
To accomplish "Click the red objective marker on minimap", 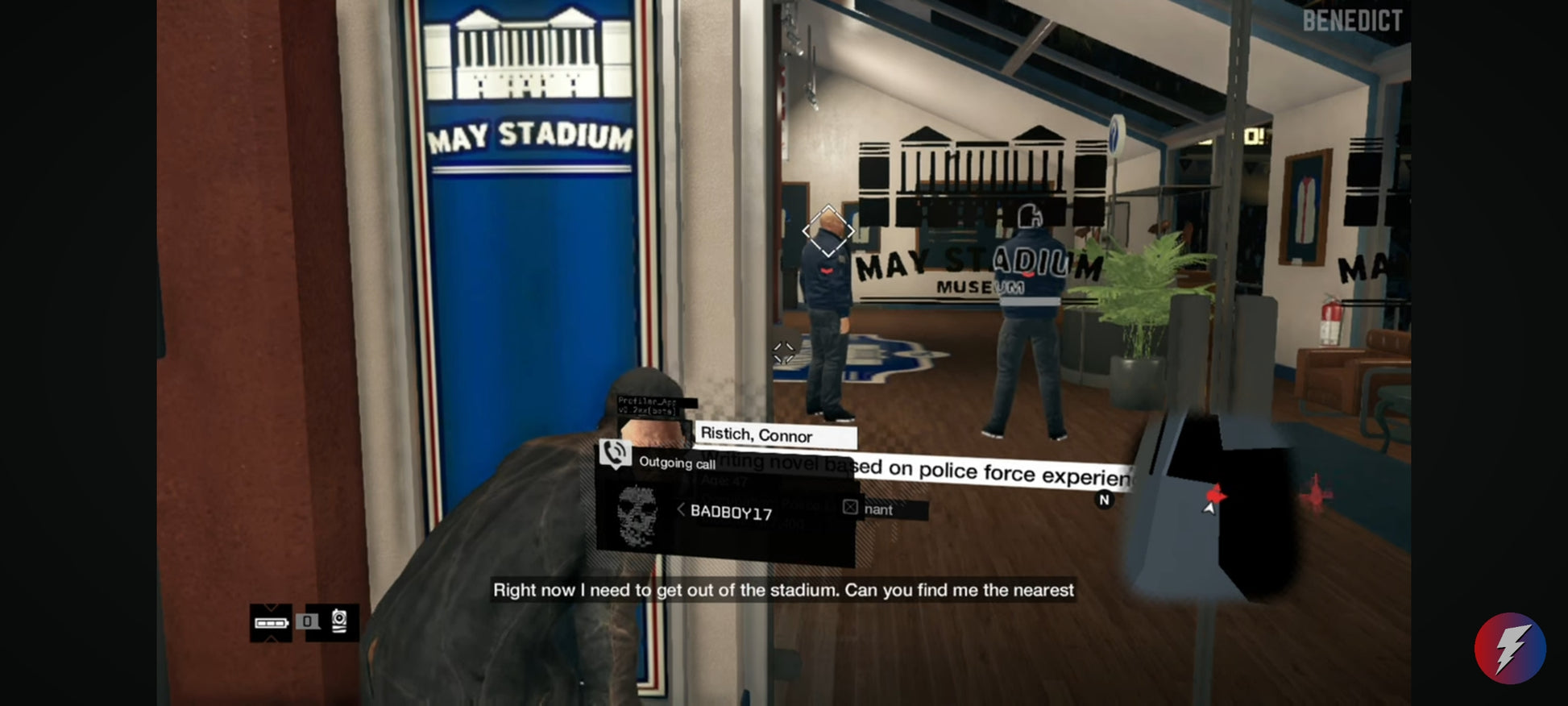I will [1215, 495].
